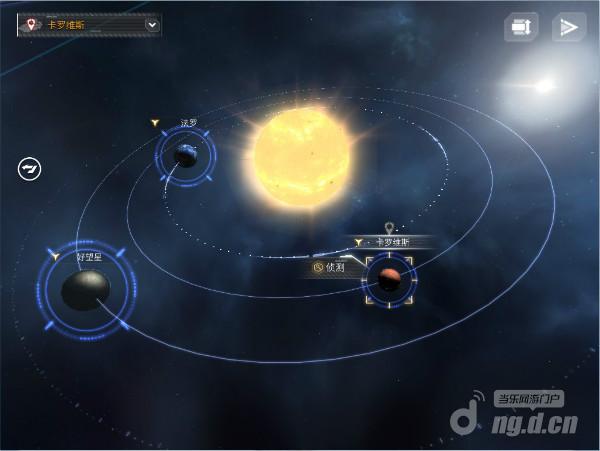Click the 卡罗维斯 planet name label
The image size is (600, 451).
pos(393,242)
